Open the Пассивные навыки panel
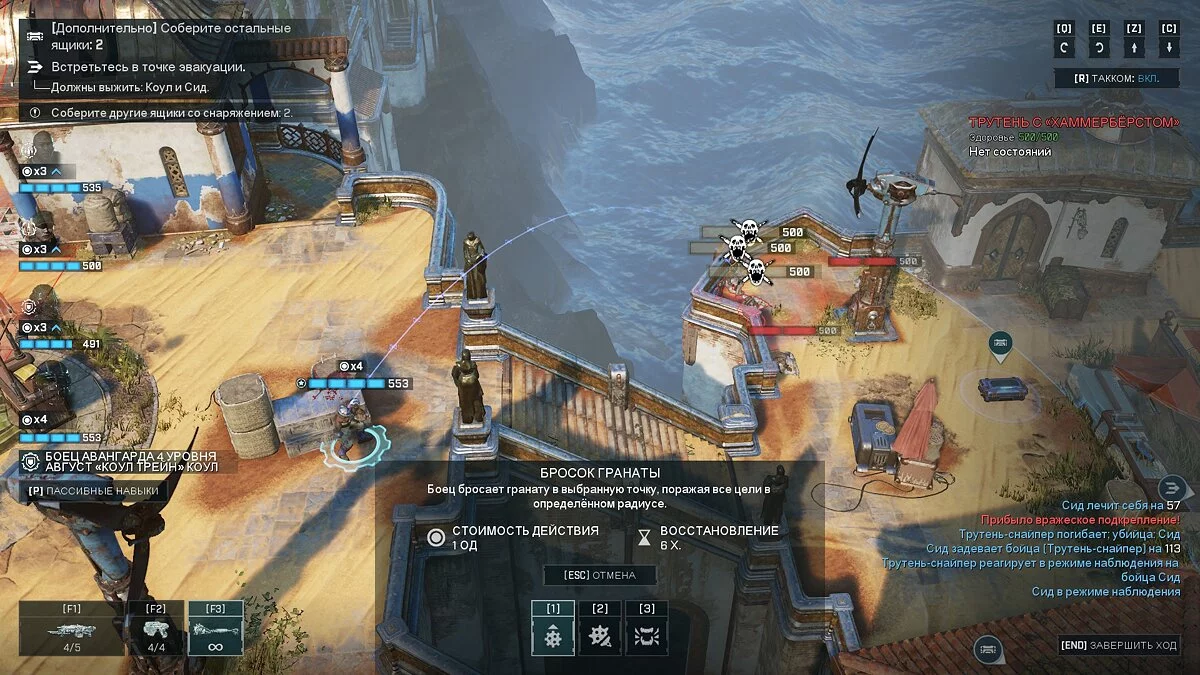 (x=92, y=491)
